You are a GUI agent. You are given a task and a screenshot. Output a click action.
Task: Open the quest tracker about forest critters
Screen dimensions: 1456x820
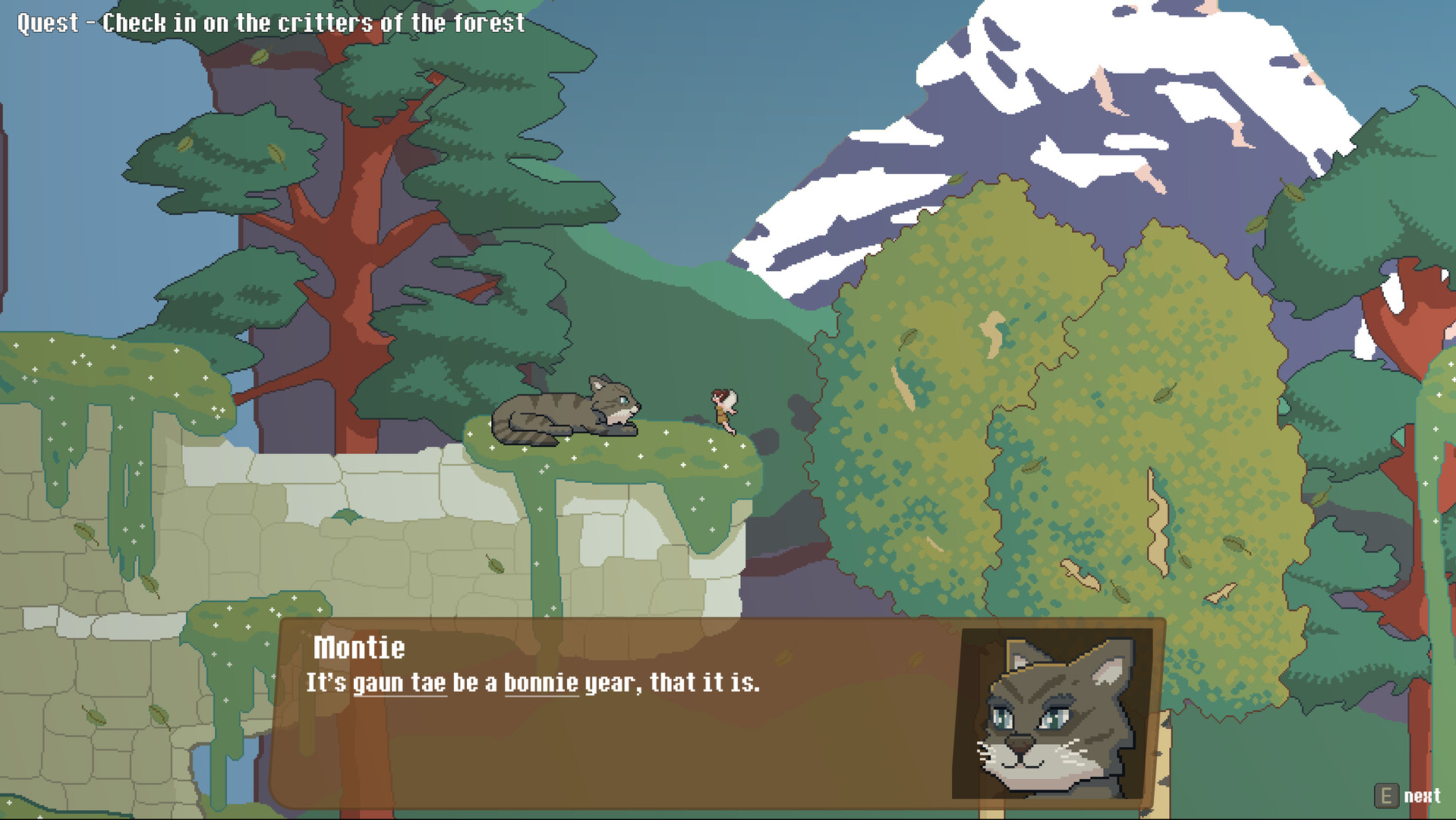pyautogui.click(x=271, y=23)
